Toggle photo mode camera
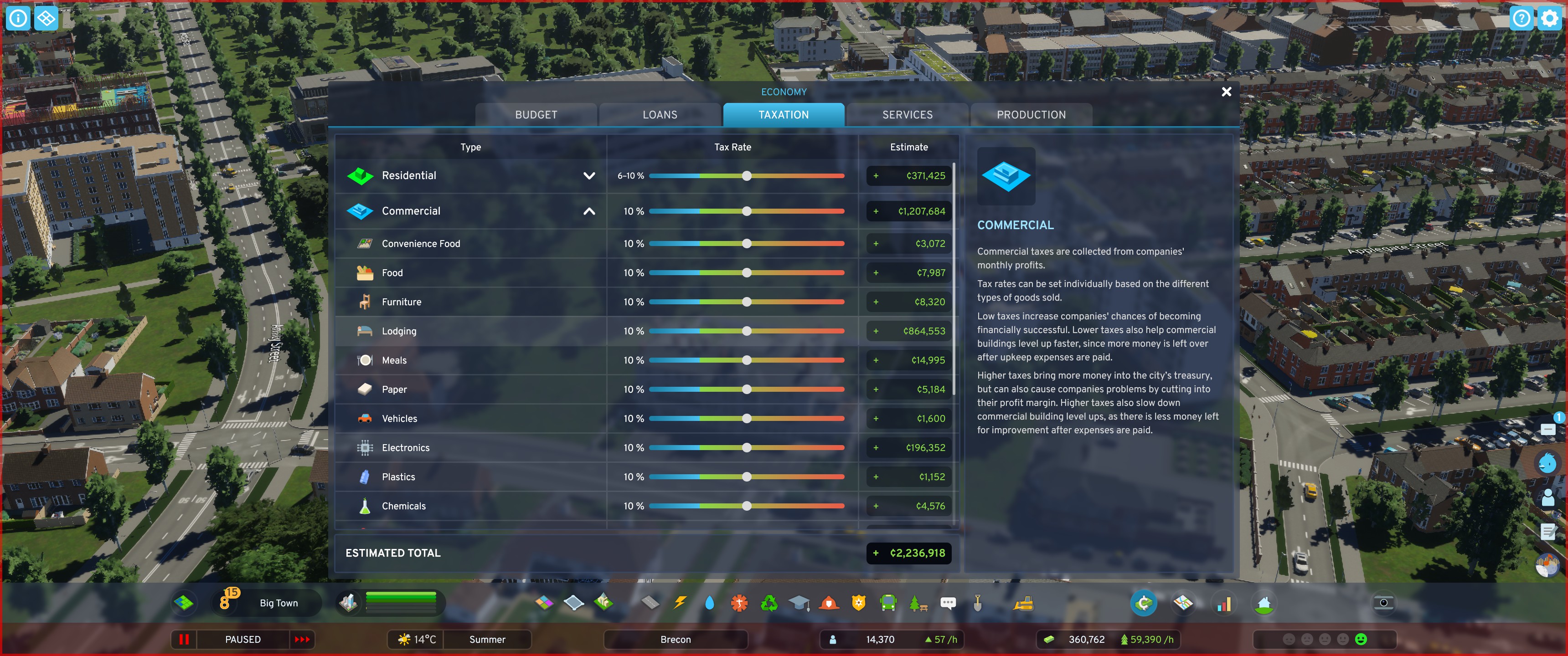The image size is (1568, 656). [x=1384, y=603]
